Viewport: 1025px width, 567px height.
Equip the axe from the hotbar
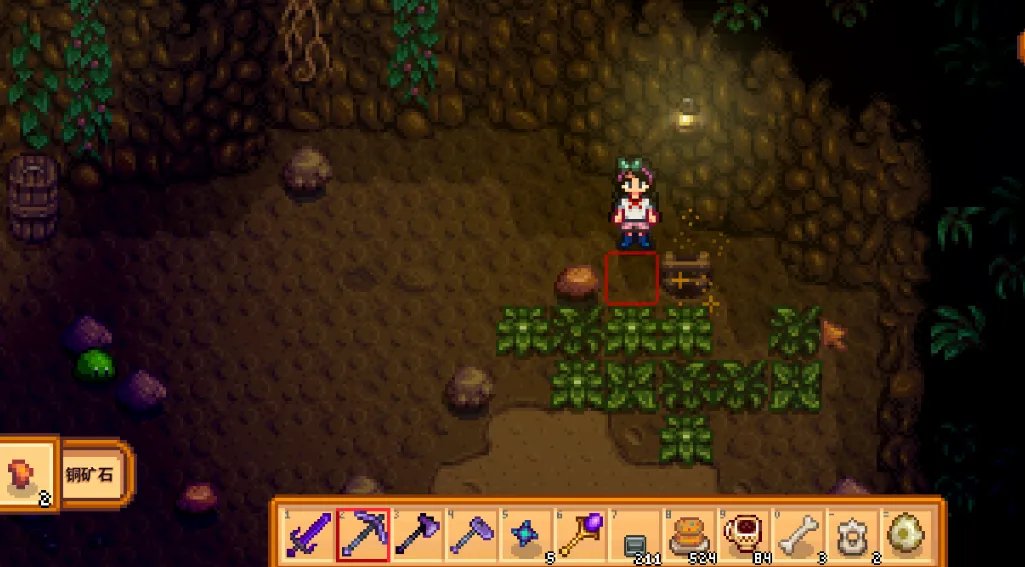click(417, 533)
